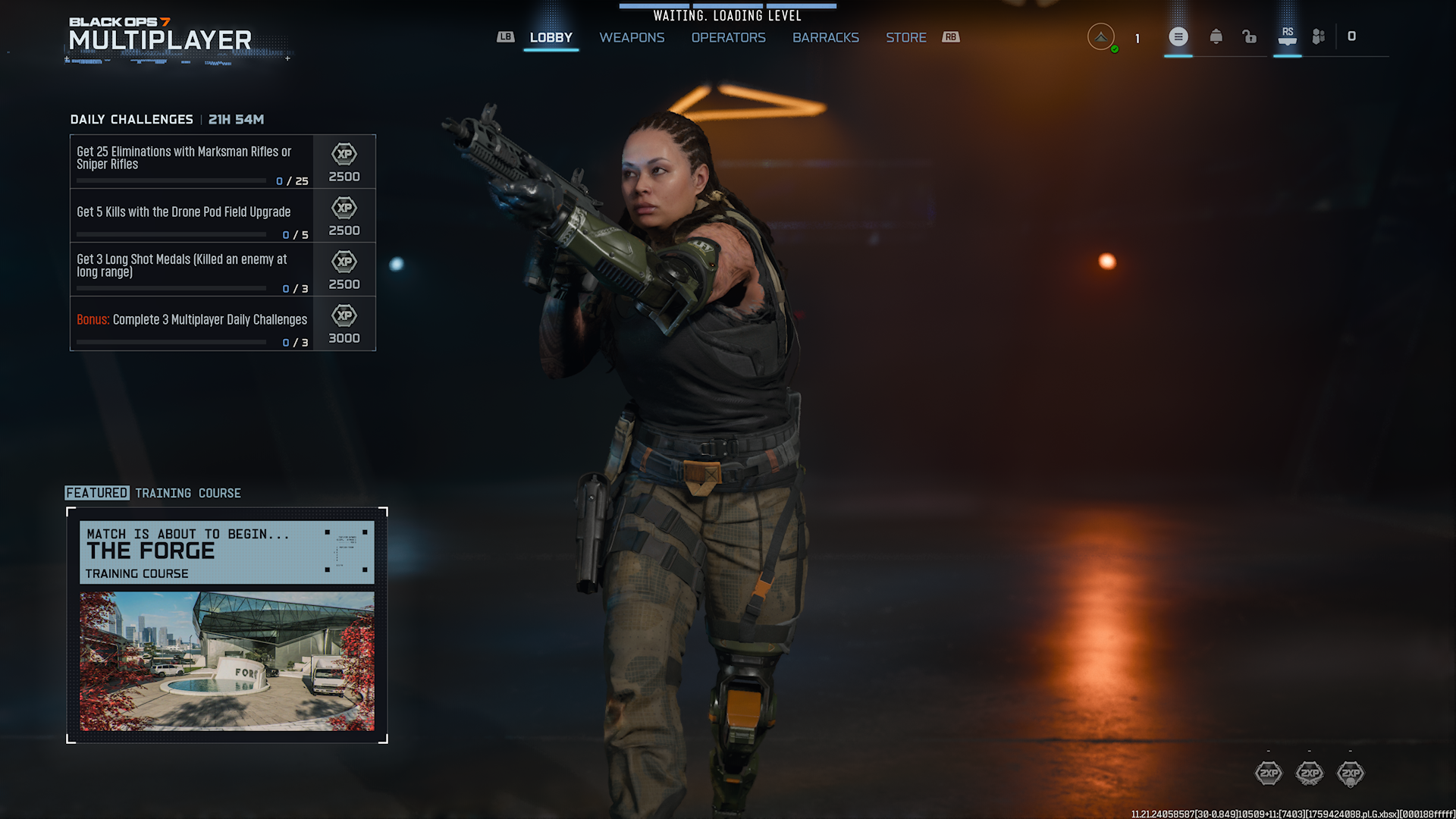
Task: Select the Barracks tab
Action: tap(825, 38)
